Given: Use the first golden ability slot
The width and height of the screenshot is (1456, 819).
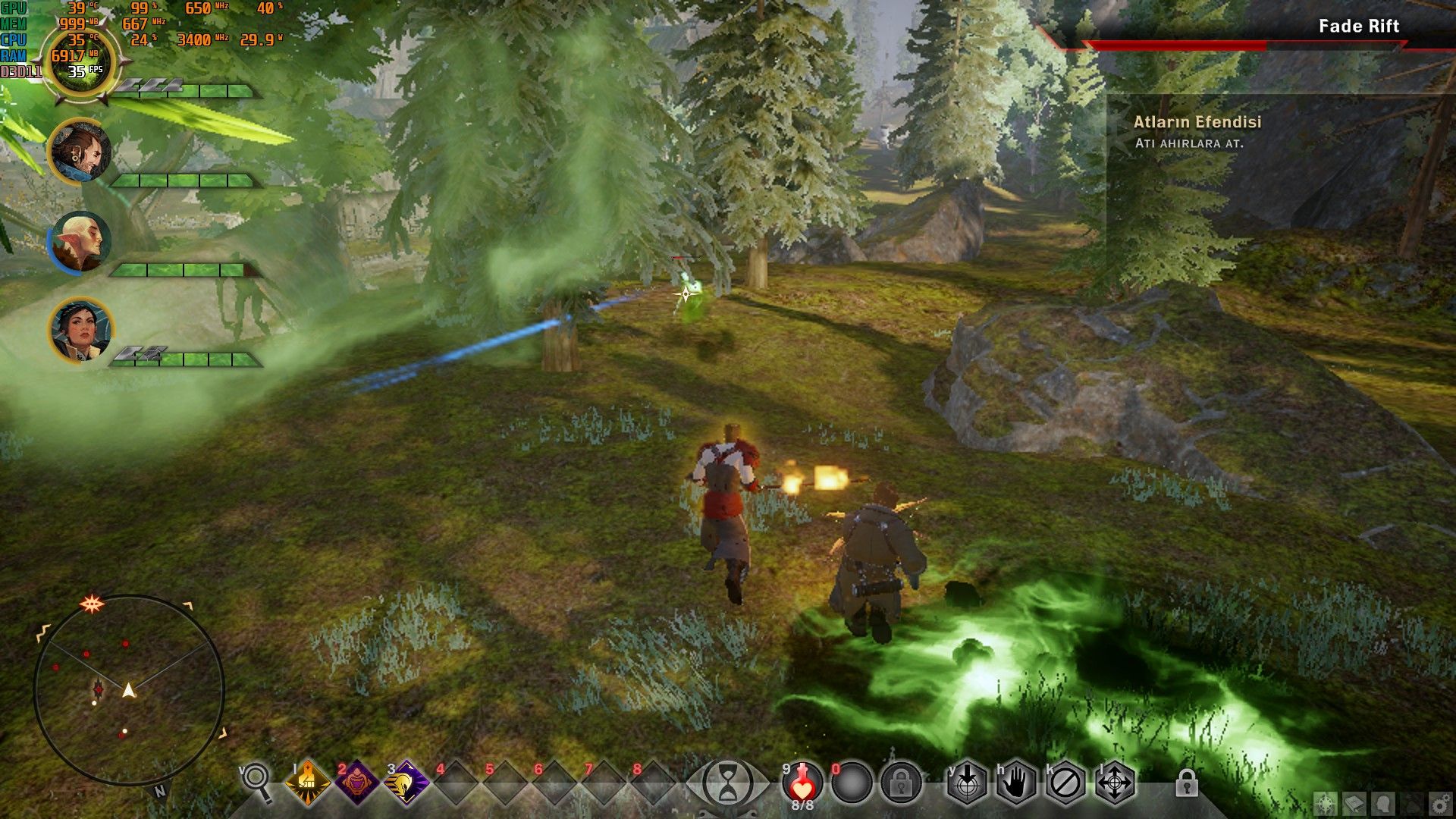Looking at the screenshot, I should pos(308,782).
